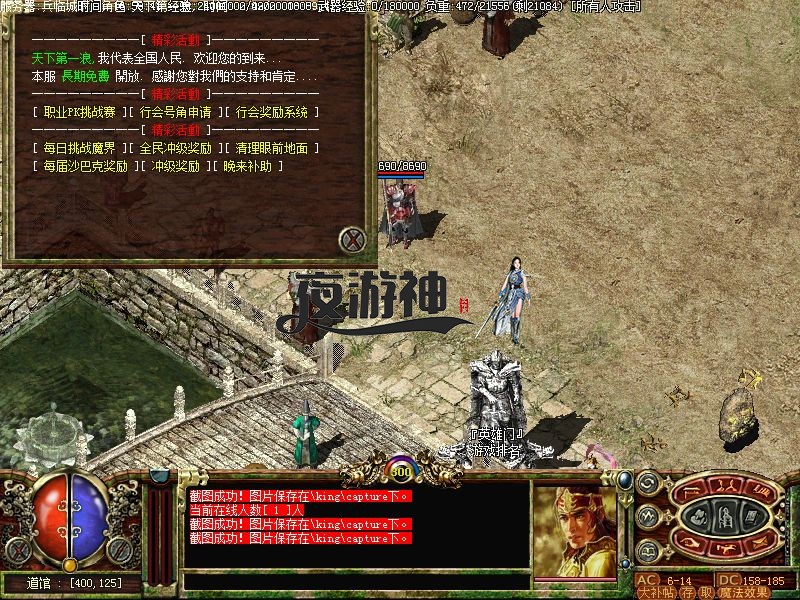Click the swirl round button beside the portrait
The image size is (800, 600).
point(647,484)
